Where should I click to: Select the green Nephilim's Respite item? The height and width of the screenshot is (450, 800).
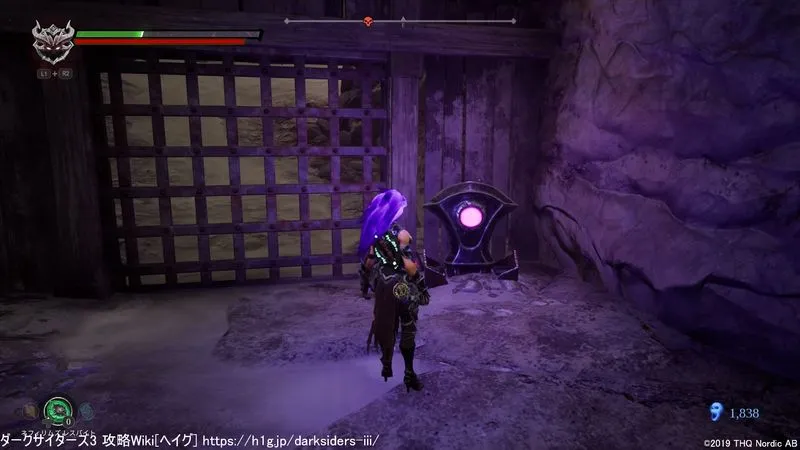pyautogui.click(x=55, y=410)
